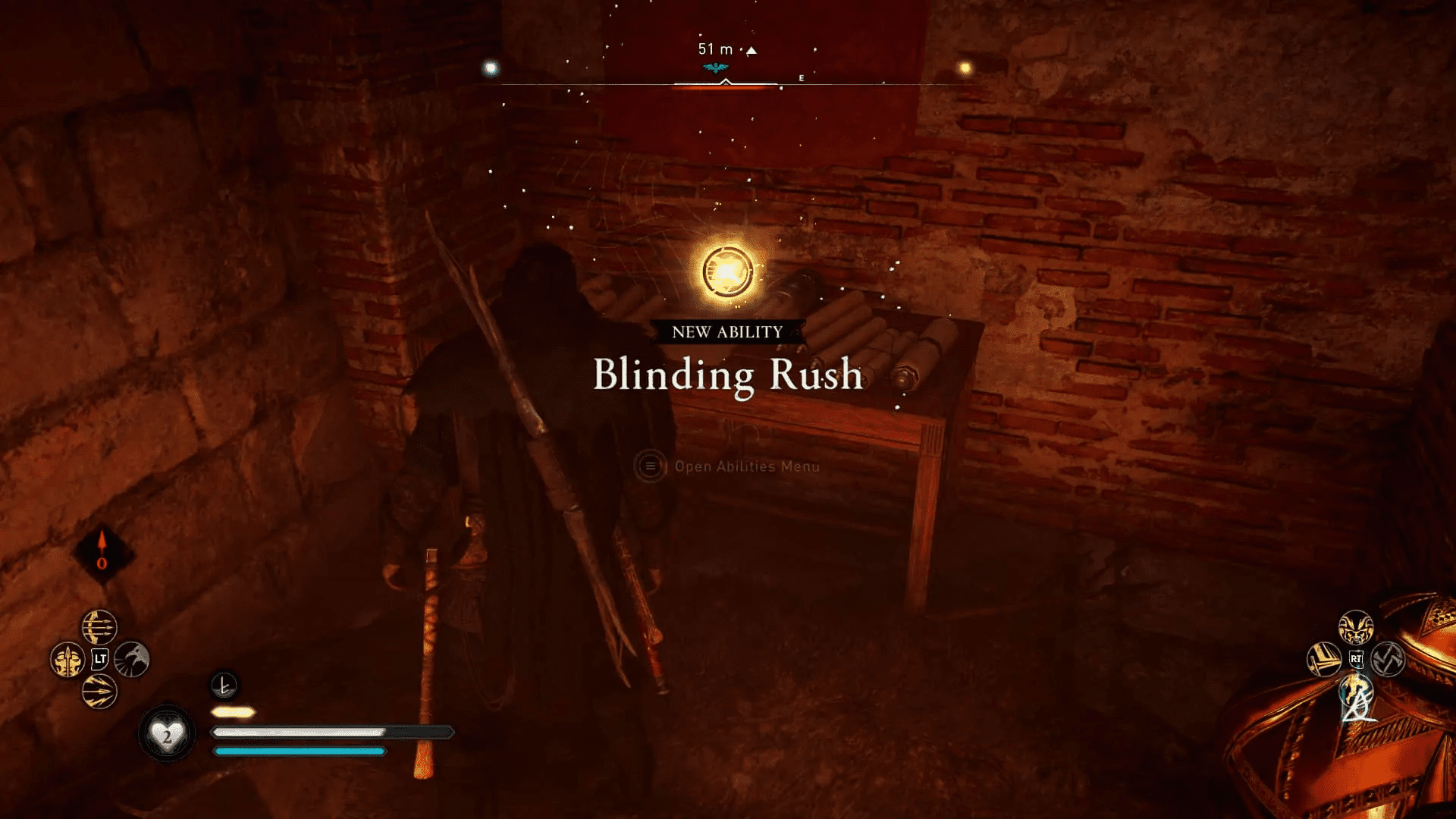This screenshot has width=1456, height=819.
Task: Toggle the RT melee ability wheel prompt
Action: [1357, 658]
